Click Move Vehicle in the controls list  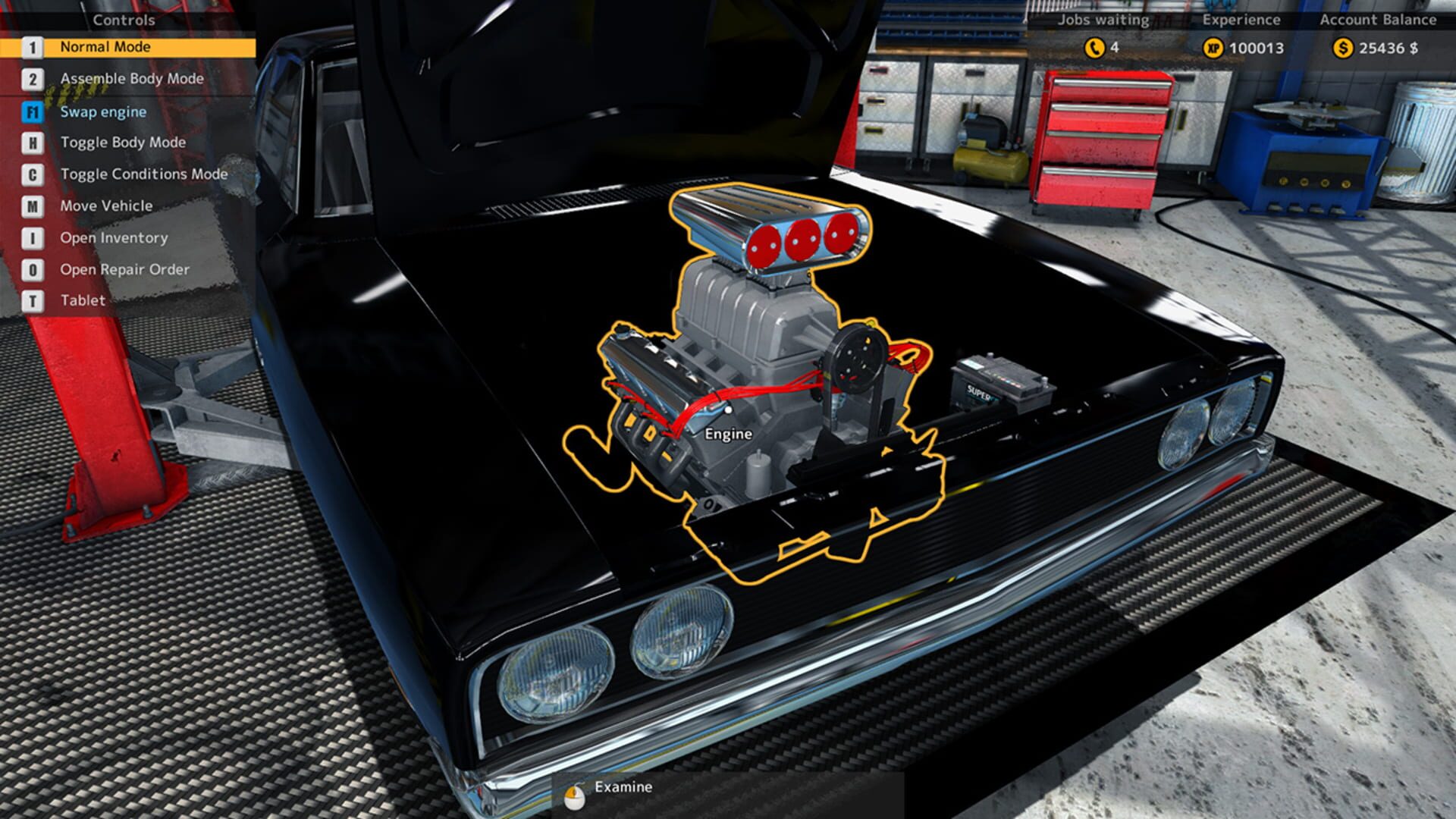click(x=106, y=206)
